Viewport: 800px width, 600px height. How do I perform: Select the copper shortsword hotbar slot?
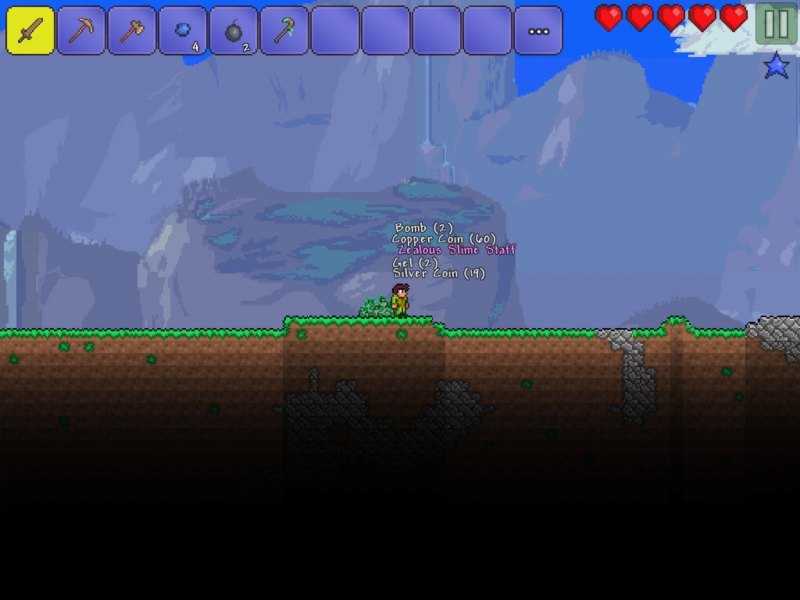point(30,30)
